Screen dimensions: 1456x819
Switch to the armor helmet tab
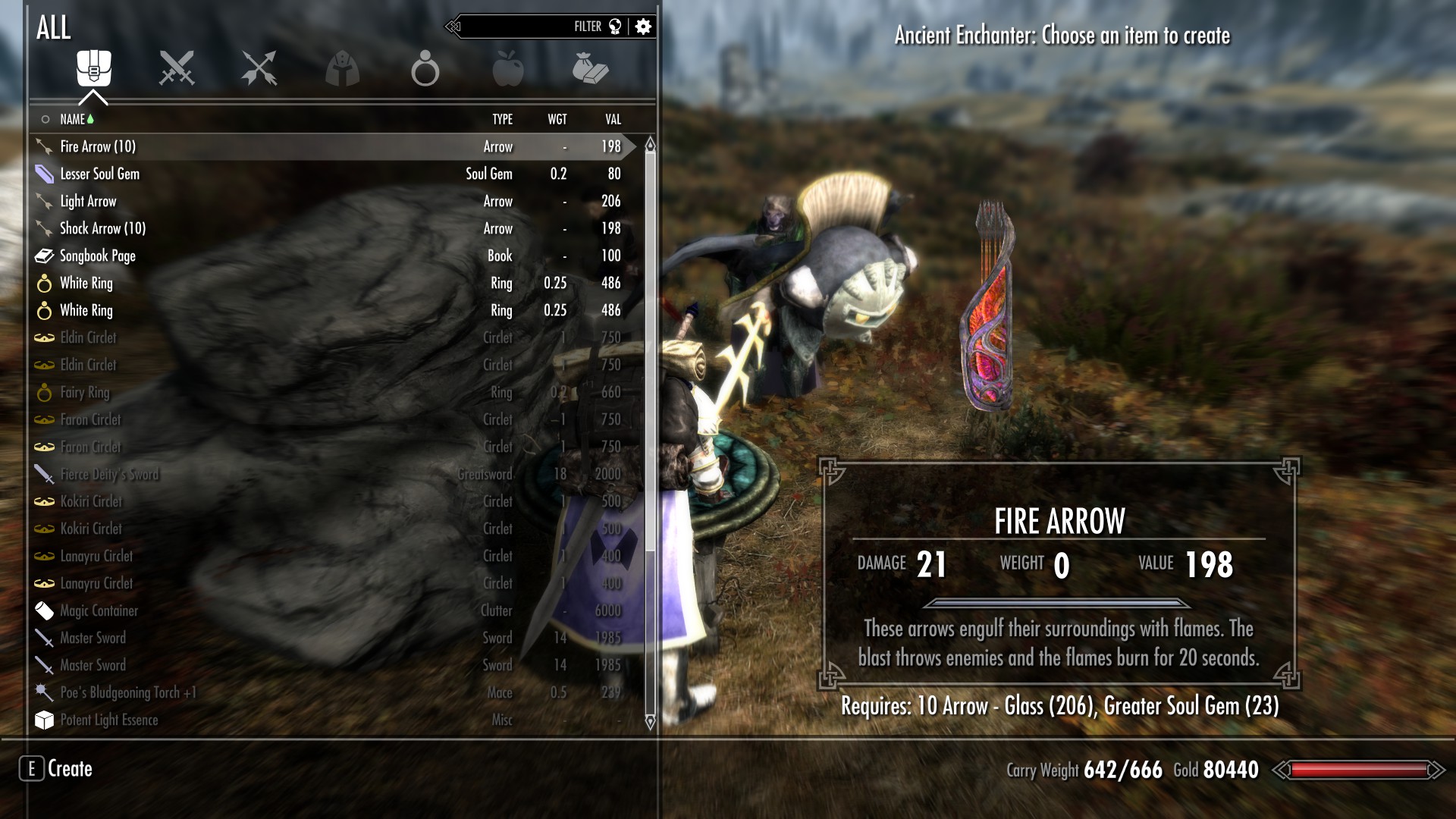pyautogui.click(x=342, y=68)
